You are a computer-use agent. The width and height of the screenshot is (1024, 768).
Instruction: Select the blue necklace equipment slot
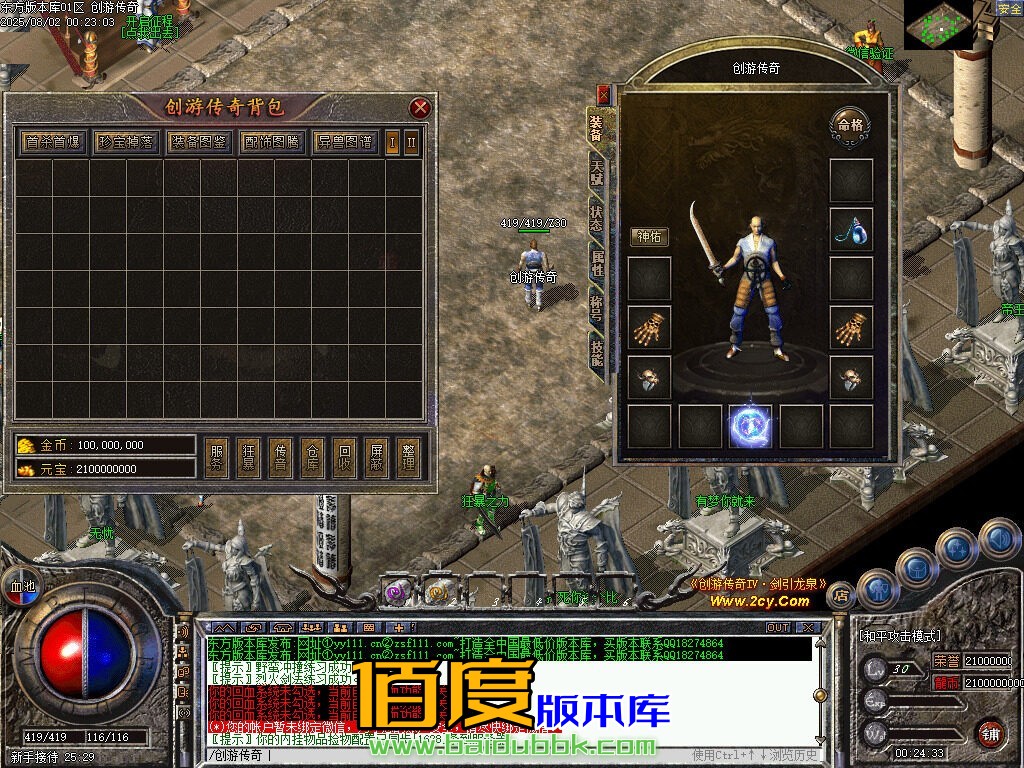click(851, 230)
